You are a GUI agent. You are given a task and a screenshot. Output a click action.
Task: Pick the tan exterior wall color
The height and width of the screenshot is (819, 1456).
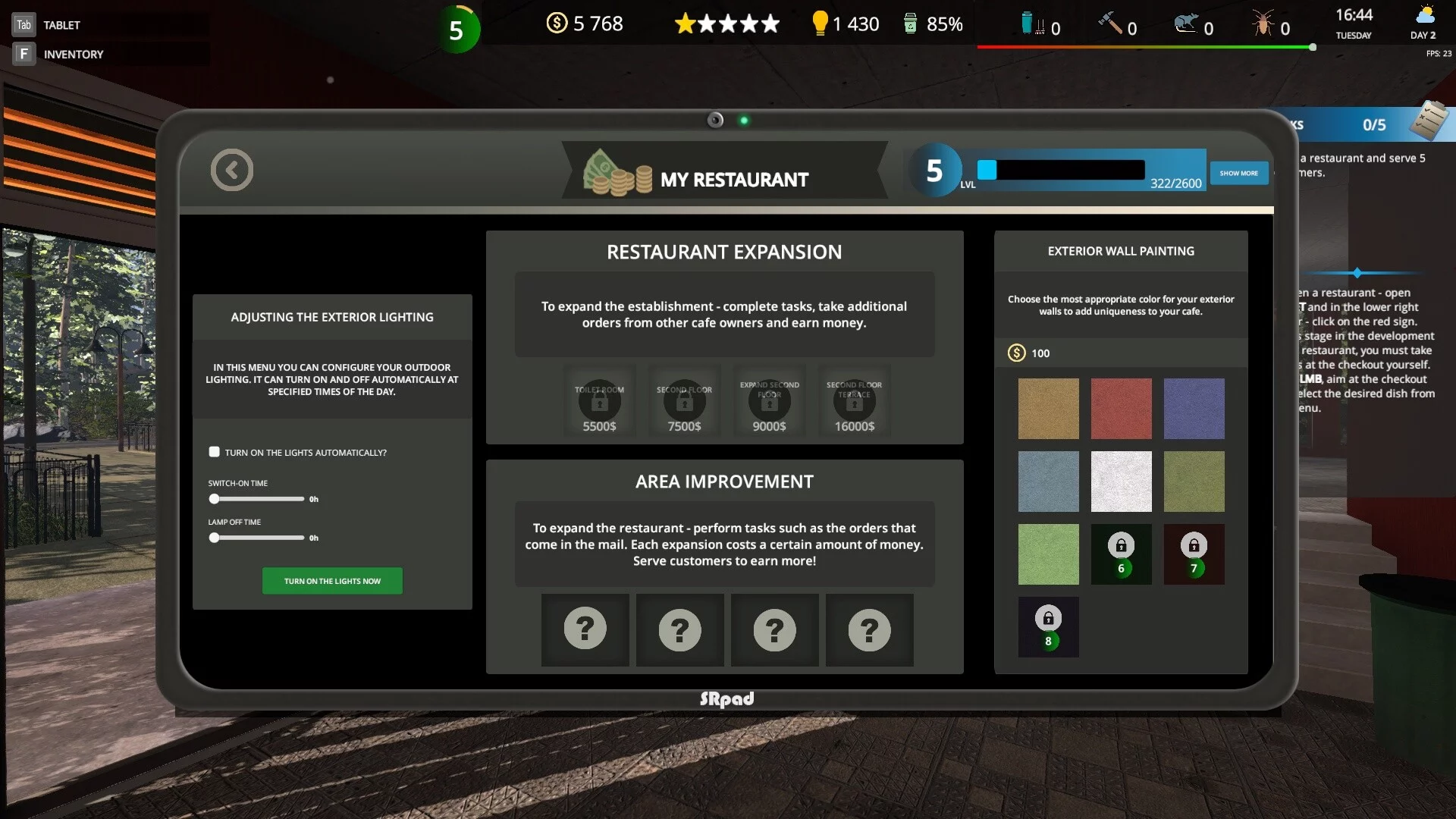[x=1048, y=409]
